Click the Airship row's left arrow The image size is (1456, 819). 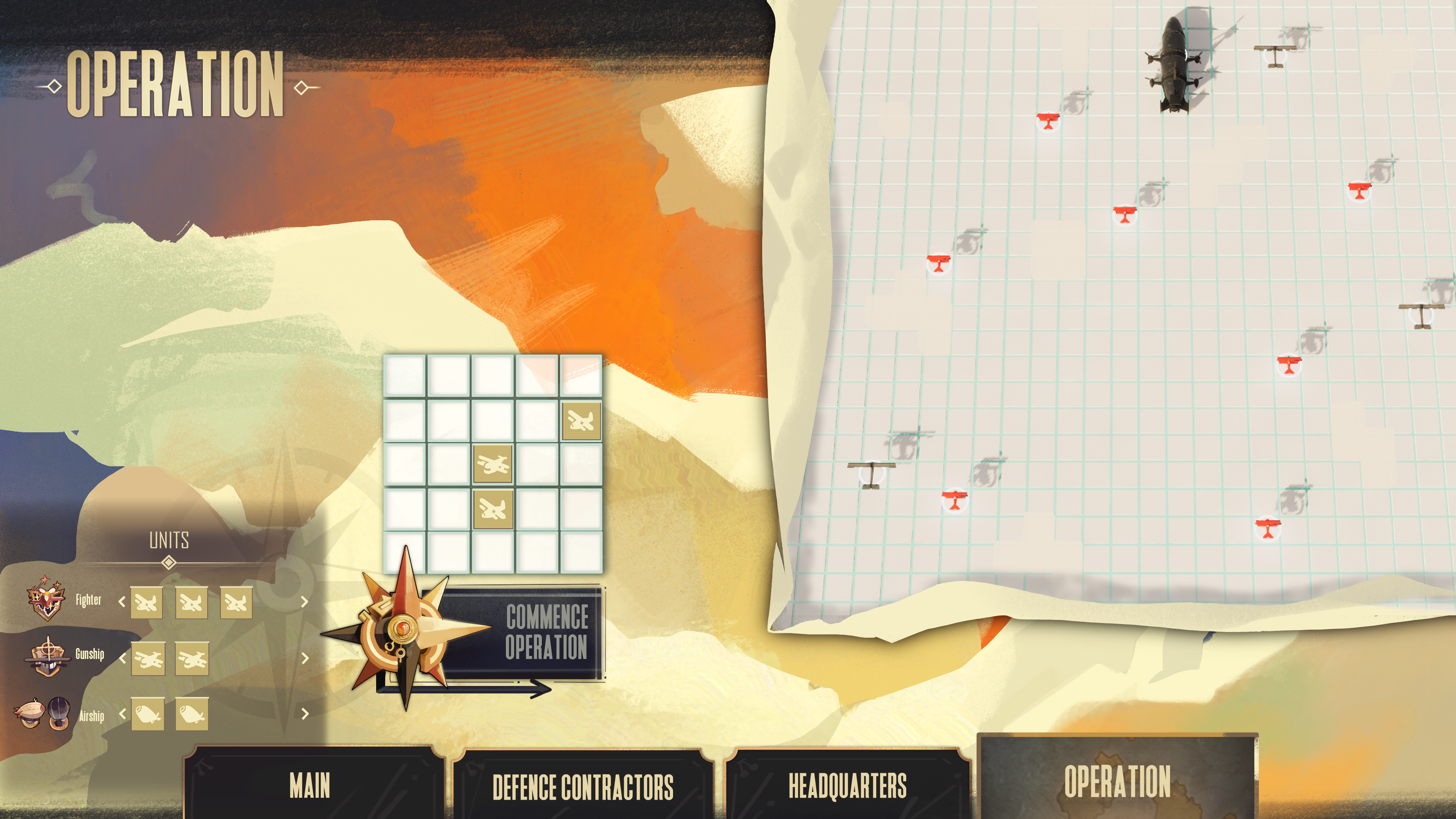[122, 713]
